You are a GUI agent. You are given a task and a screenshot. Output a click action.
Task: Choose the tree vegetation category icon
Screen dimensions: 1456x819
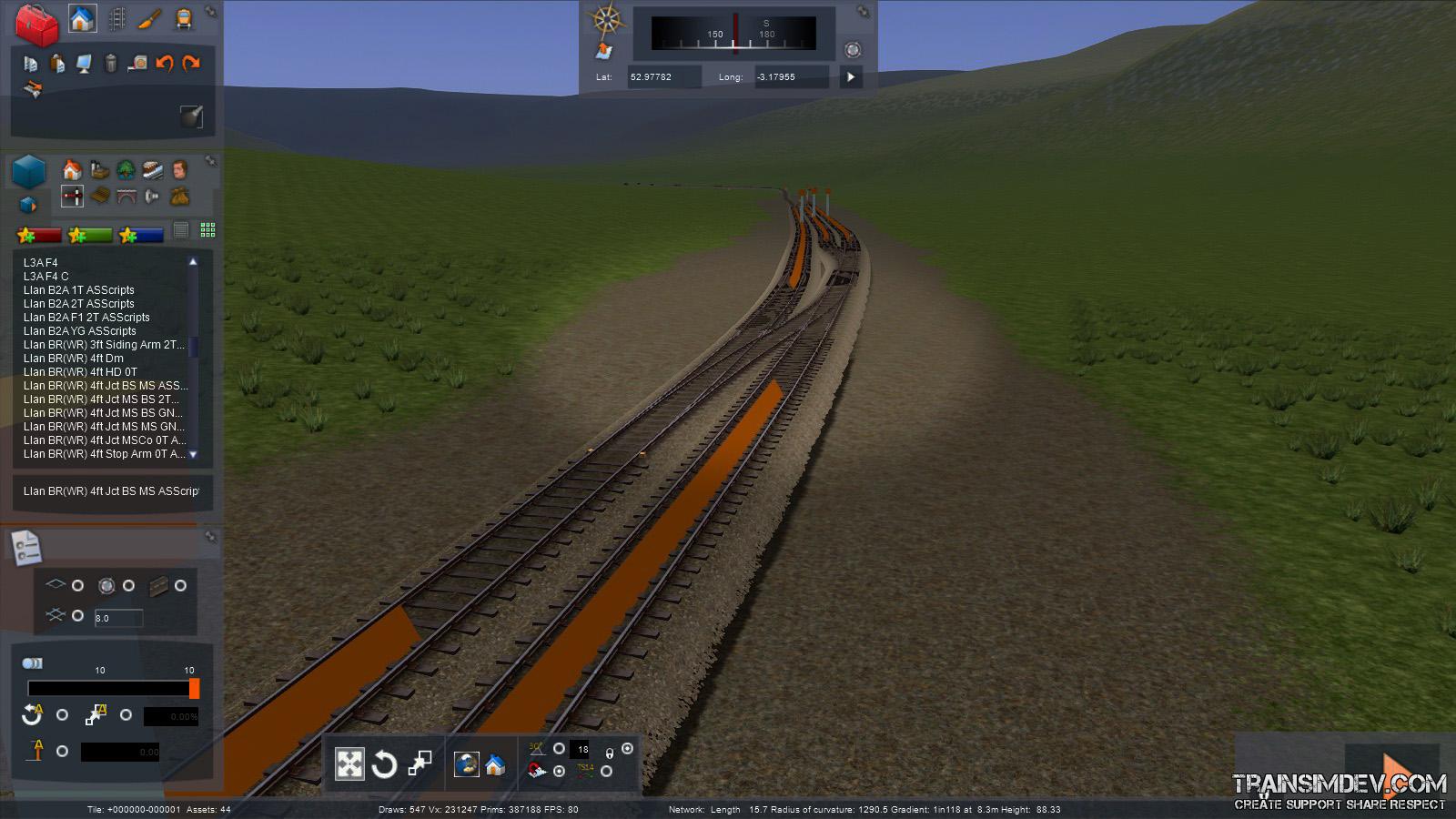pyautogui.click(x=126, y=170)
